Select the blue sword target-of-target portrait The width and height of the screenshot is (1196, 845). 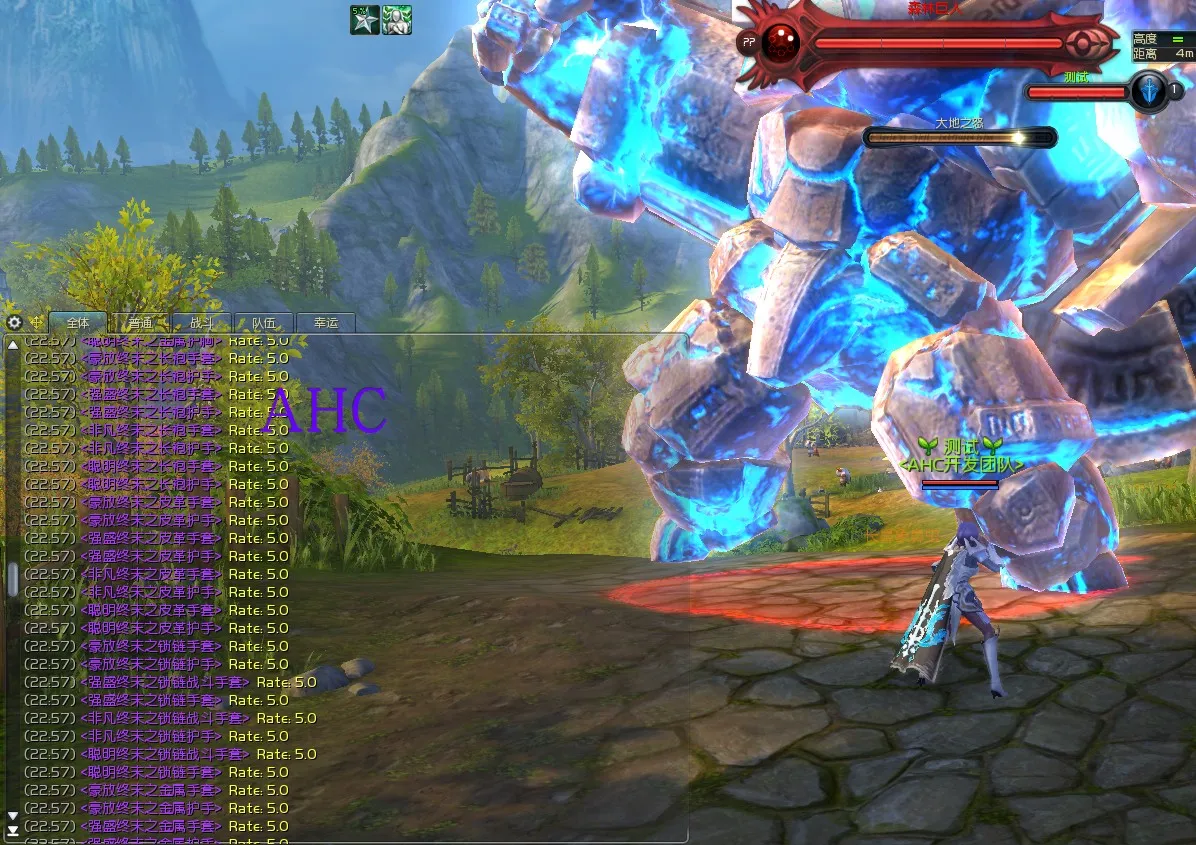click(1149, 91)
